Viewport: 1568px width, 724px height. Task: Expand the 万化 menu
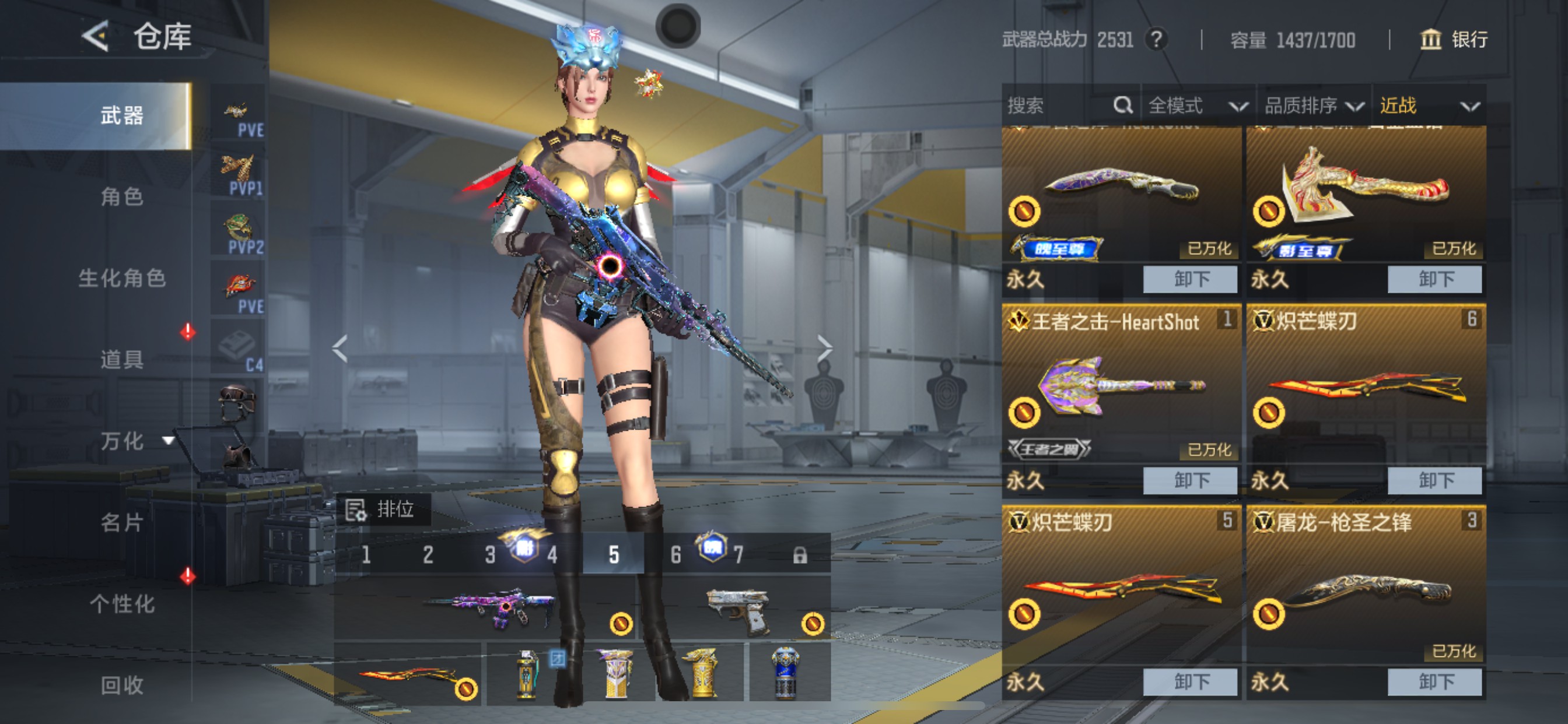pyautogui.click(x=134, y=441)
